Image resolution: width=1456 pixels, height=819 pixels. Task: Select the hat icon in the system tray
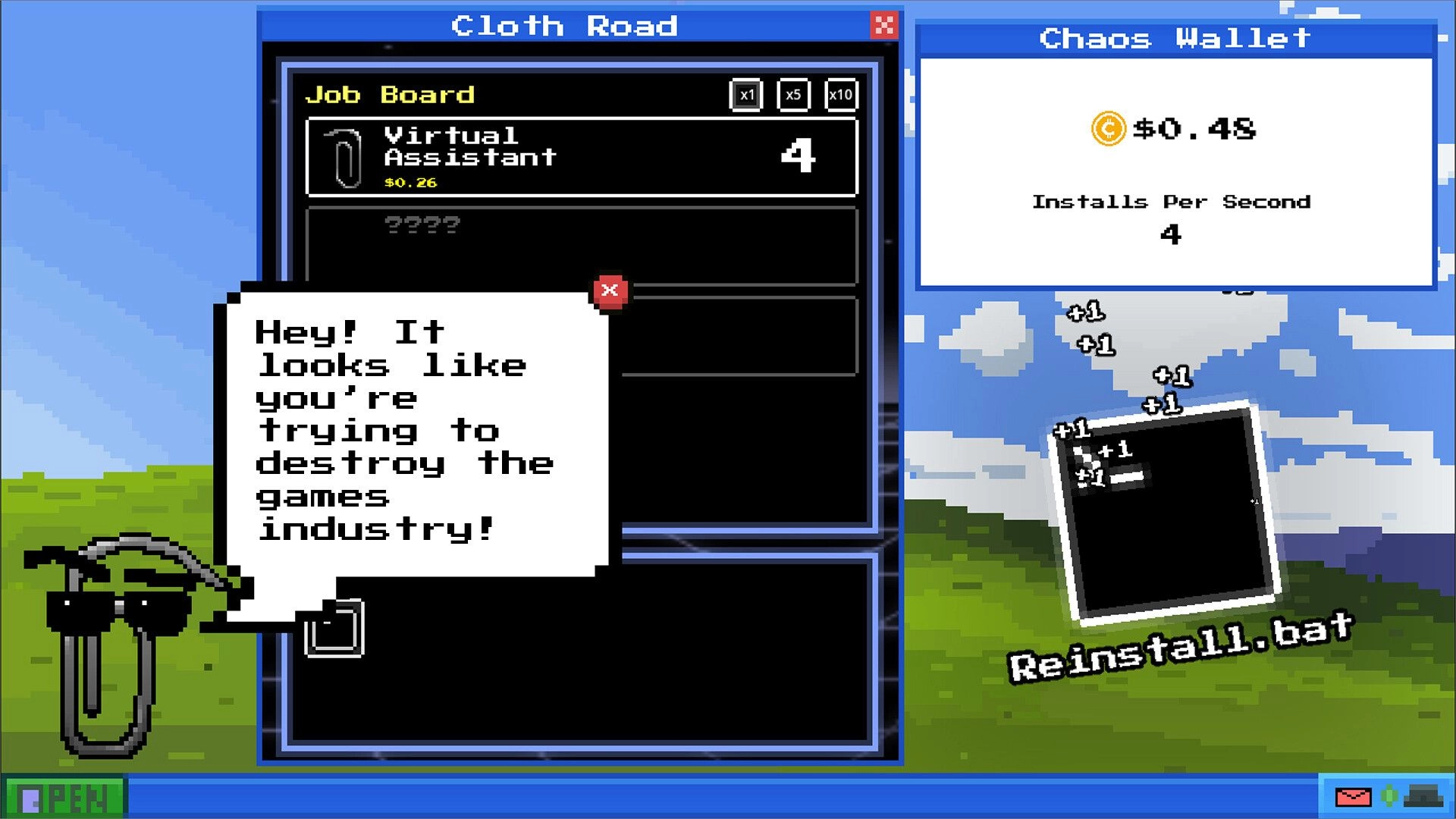pyautogui.click(x=1423, y=796)
